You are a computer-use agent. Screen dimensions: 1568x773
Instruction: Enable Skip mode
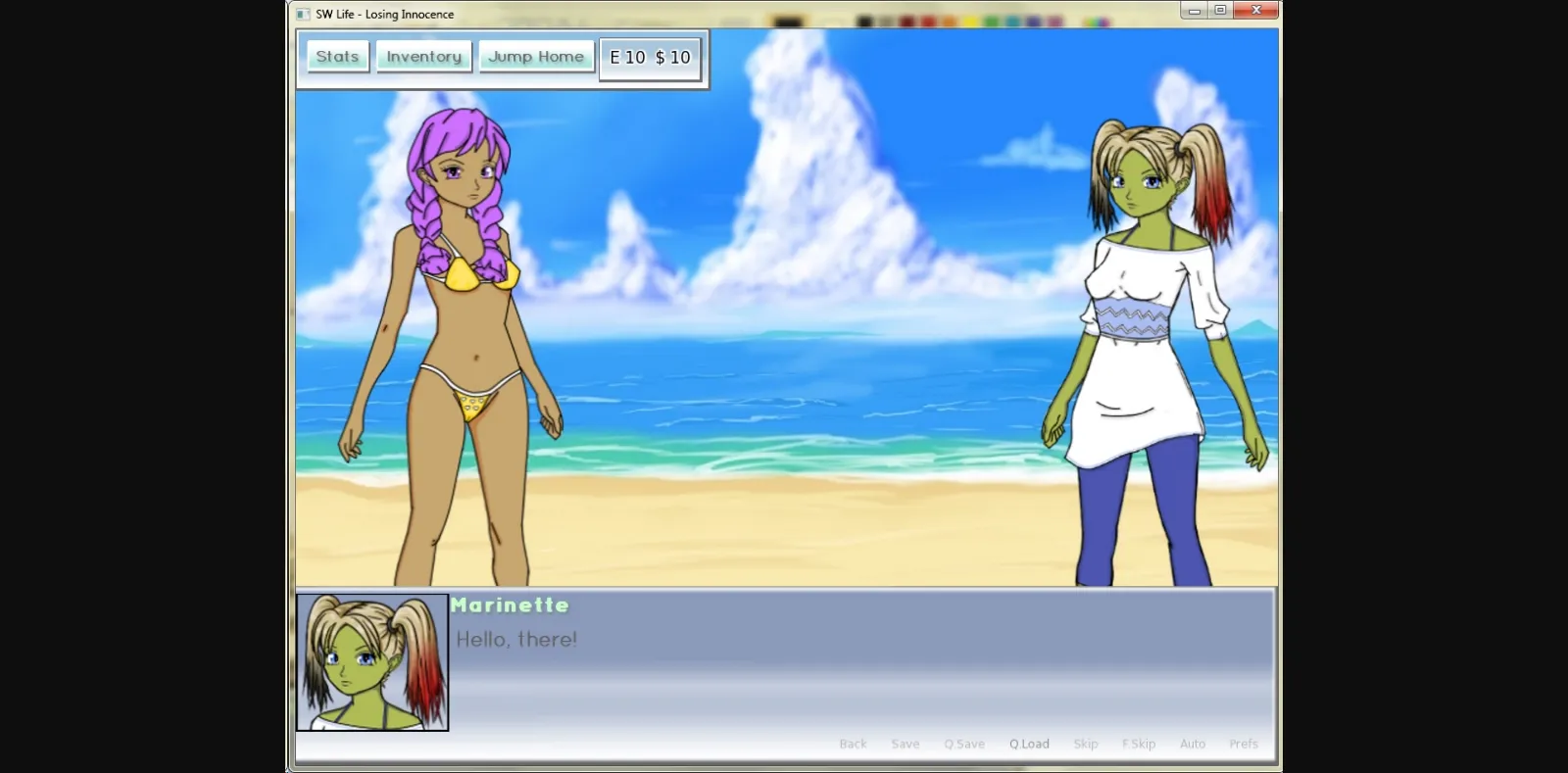point(1086,744)
